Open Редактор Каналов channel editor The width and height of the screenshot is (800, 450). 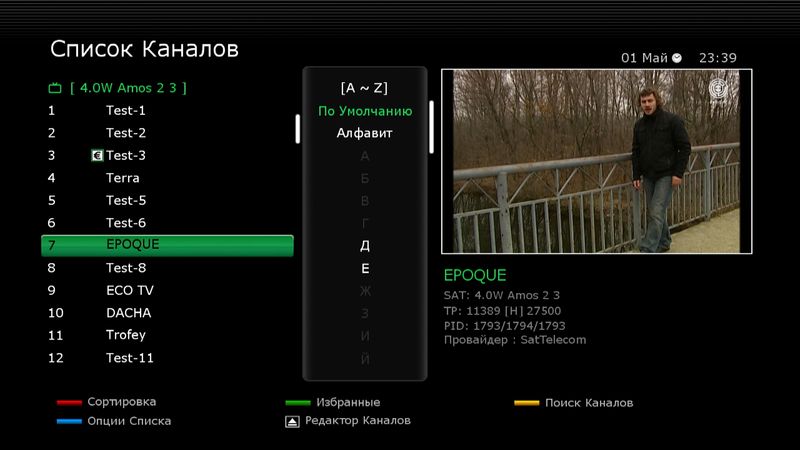[357, 421]
